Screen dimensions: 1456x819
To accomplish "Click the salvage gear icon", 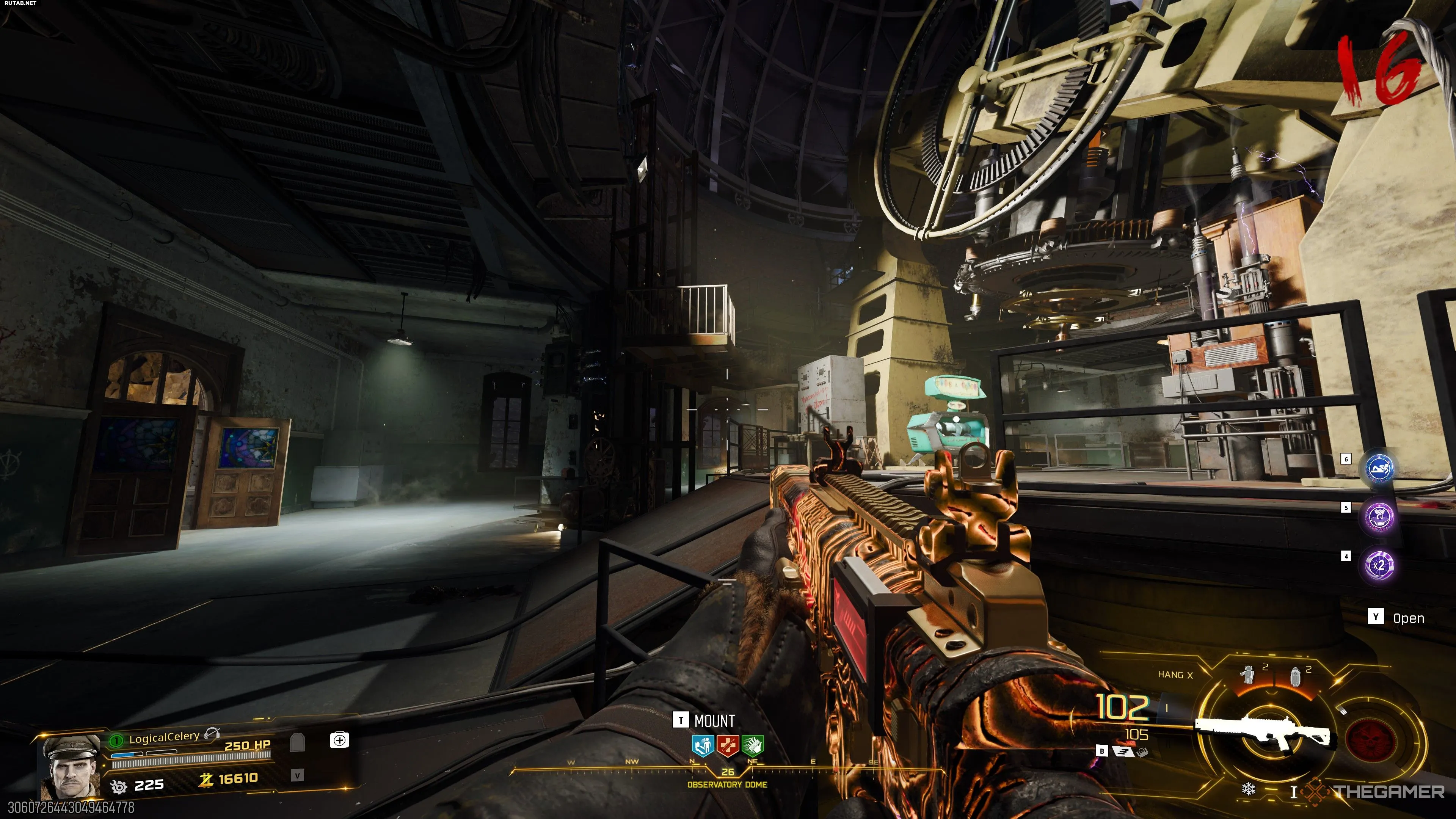I will pos(119,786).
